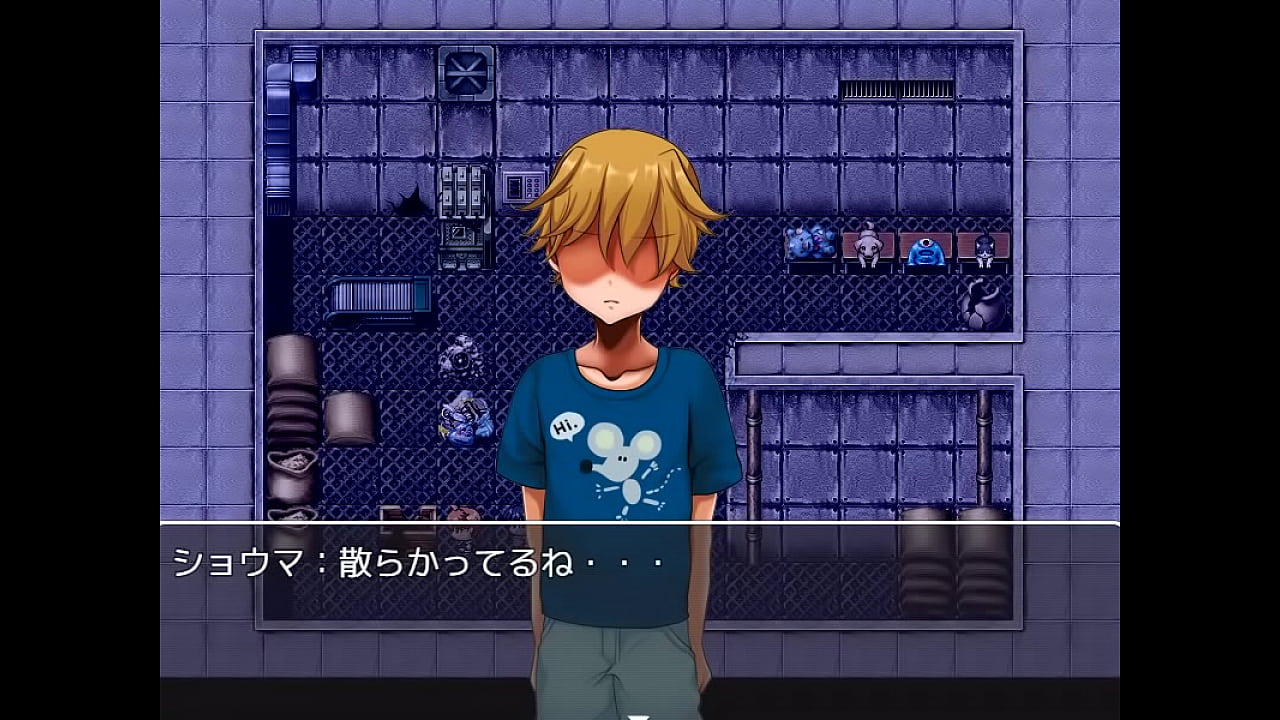Viewport: 1280px width, 720px height.
Task: Advance the Shouma dialogue message window
Action: [x=640, y=598]
